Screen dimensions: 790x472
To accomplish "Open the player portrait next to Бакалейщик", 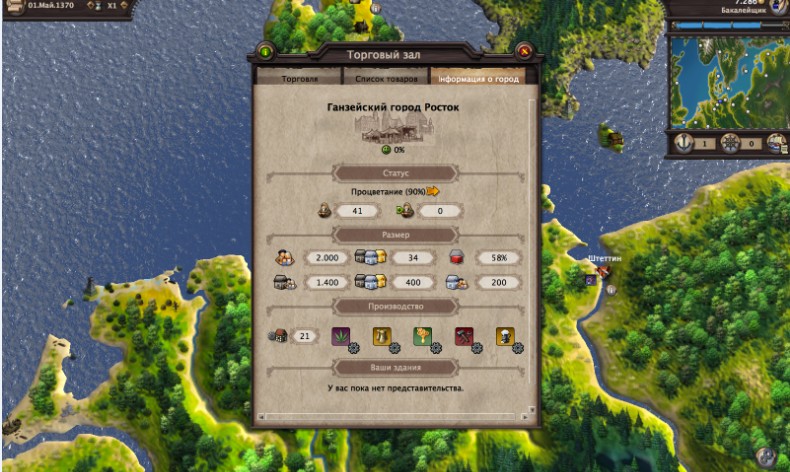I will 778,6.
